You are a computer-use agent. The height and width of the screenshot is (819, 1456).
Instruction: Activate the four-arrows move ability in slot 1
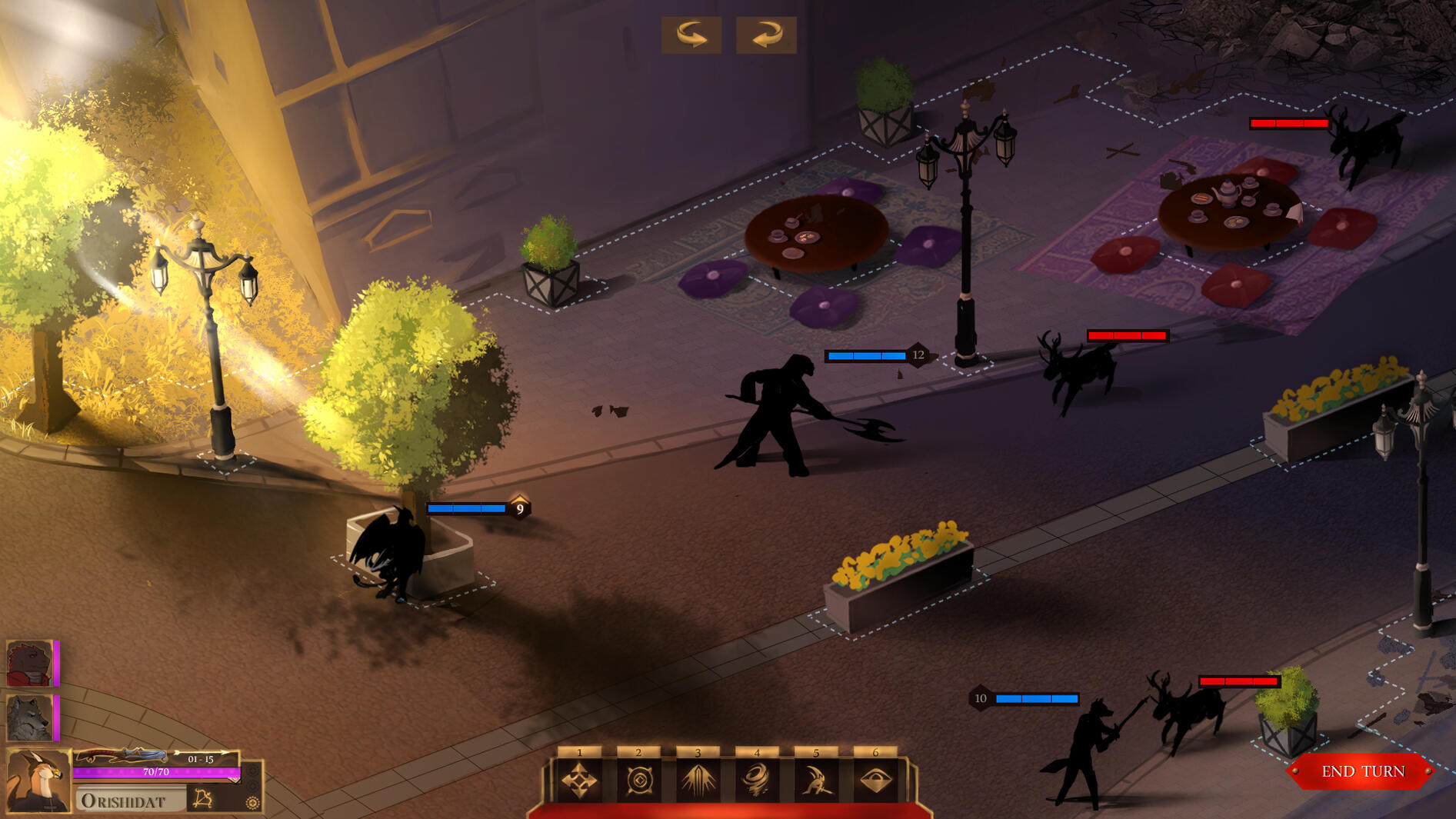(x=580, y=781)
